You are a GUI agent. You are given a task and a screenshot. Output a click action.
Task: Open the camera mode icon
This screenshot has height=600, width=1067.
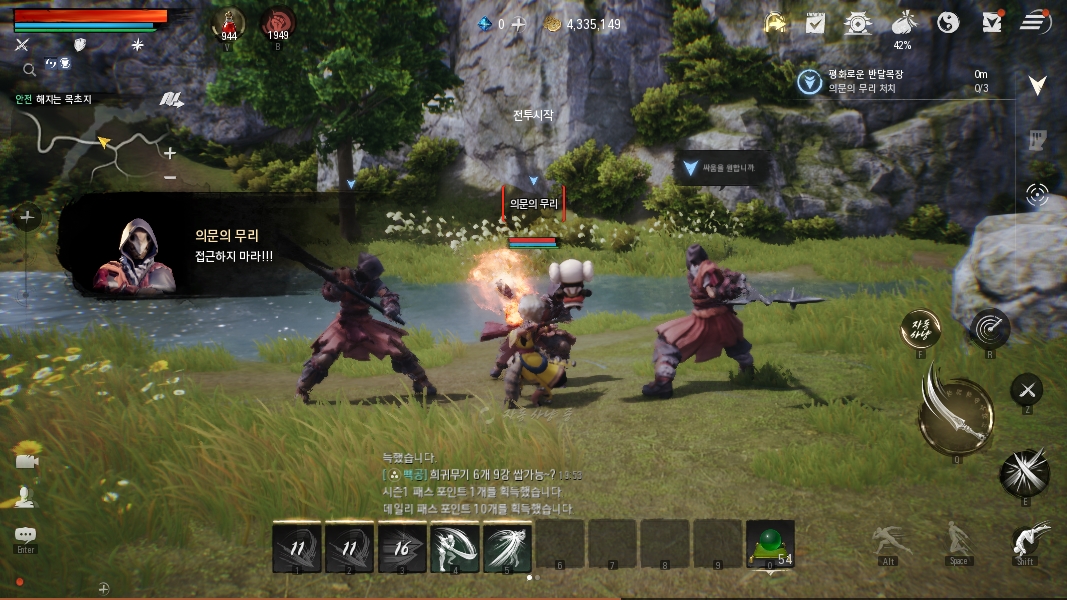point(25,460)
